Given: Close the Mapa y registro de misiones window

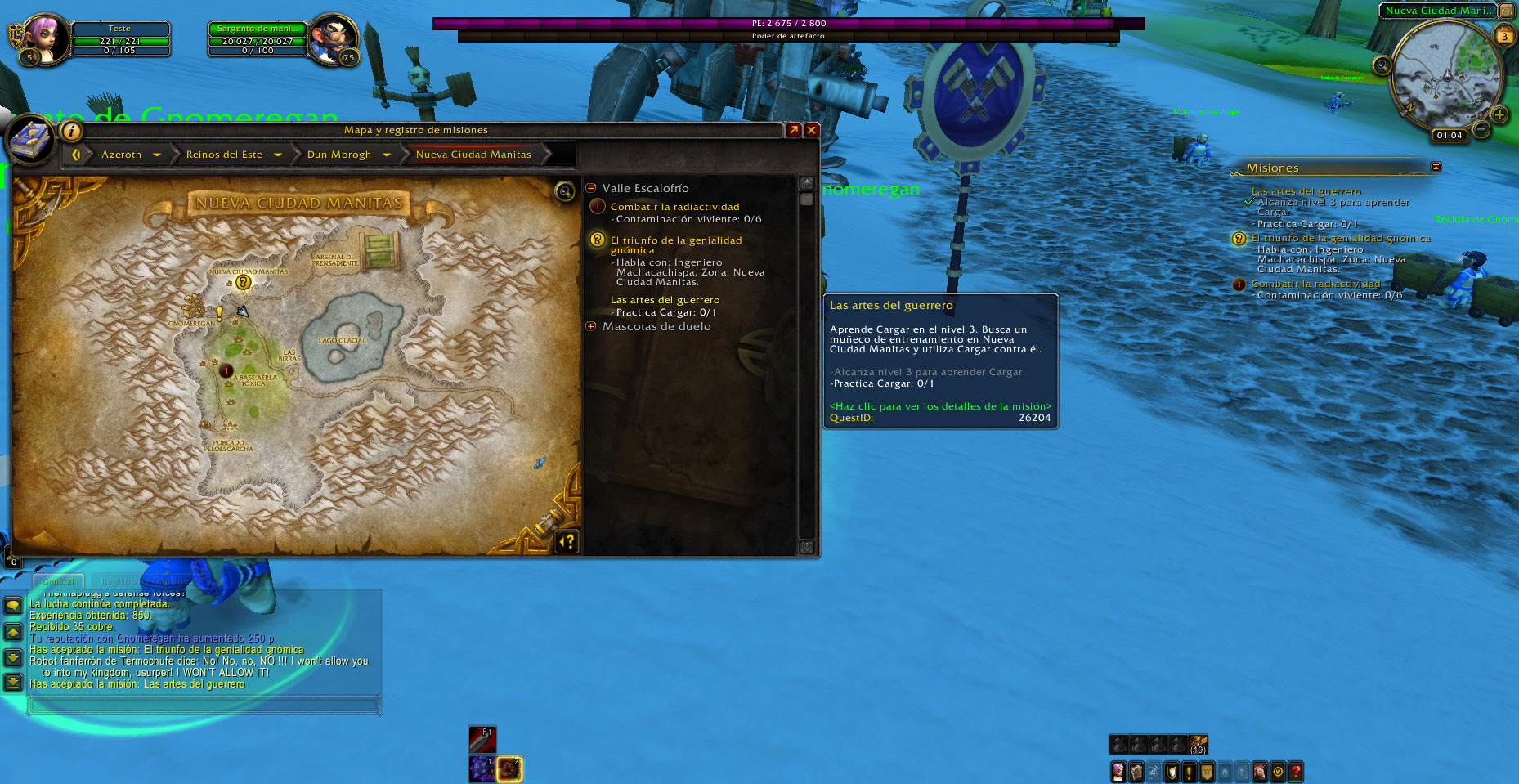Looking at the screenshot, I should [811, 130].
